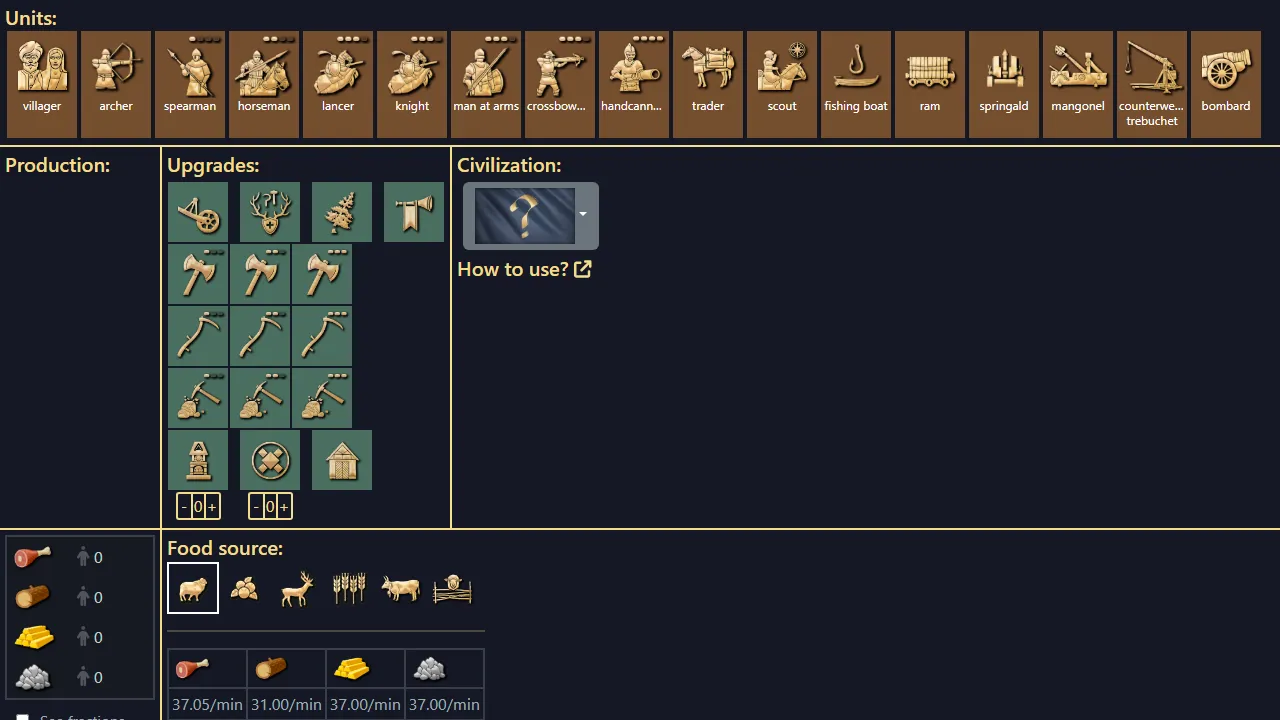Select the knight unit icon
The height and width of the screenshot is (720, 1280).
(411, 75)
